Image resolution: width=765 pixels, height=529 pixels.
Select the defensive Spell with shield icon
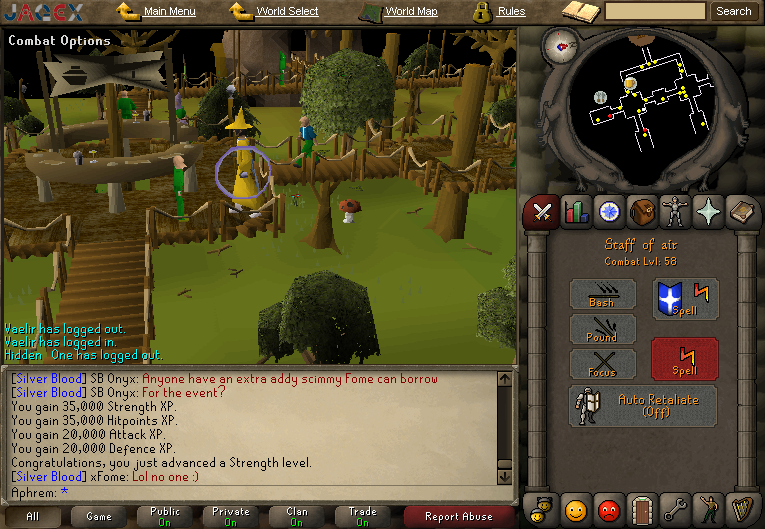coord(685,299)
